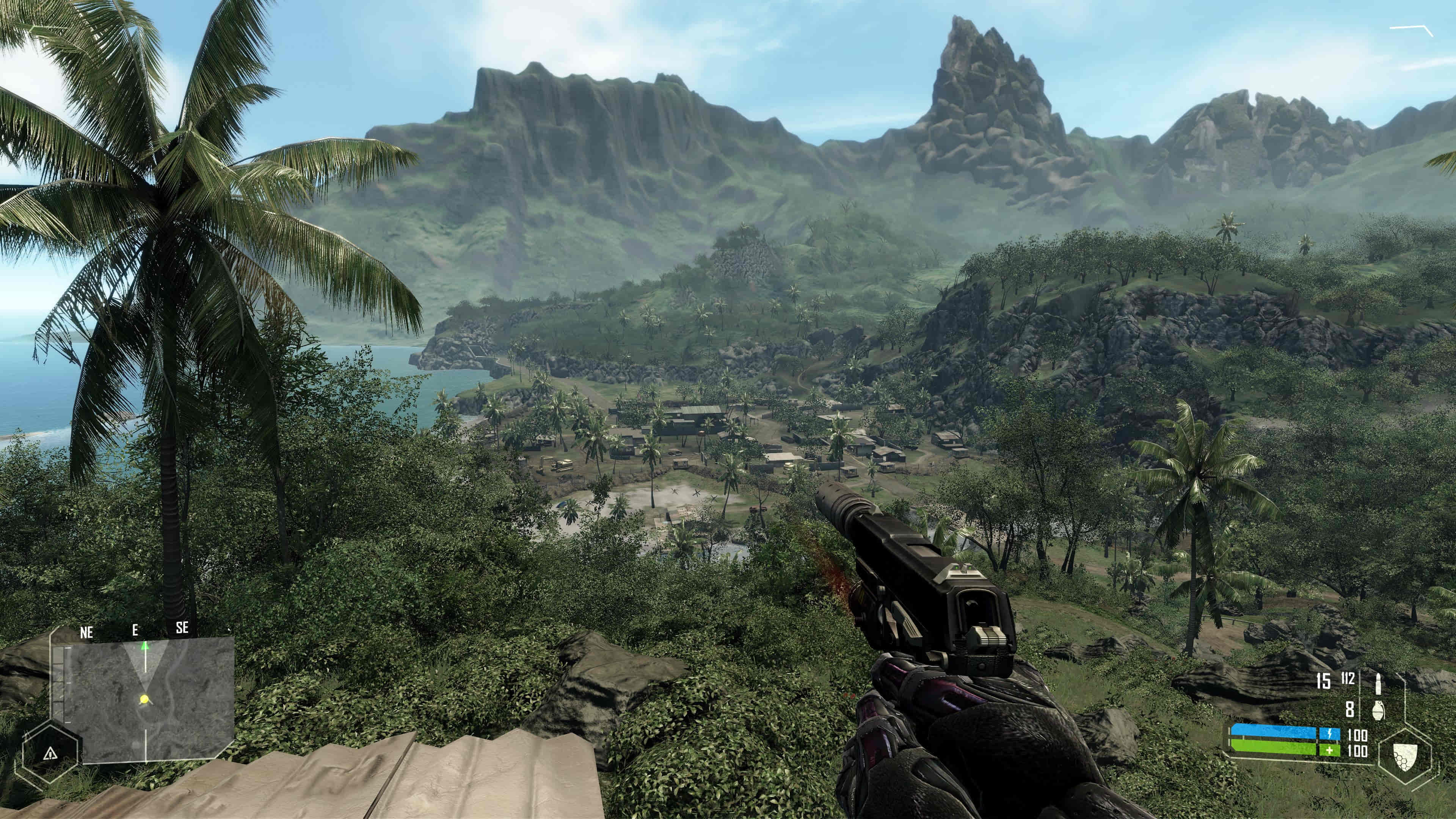Select the yellow player marker on minimap

coord(144,699)
